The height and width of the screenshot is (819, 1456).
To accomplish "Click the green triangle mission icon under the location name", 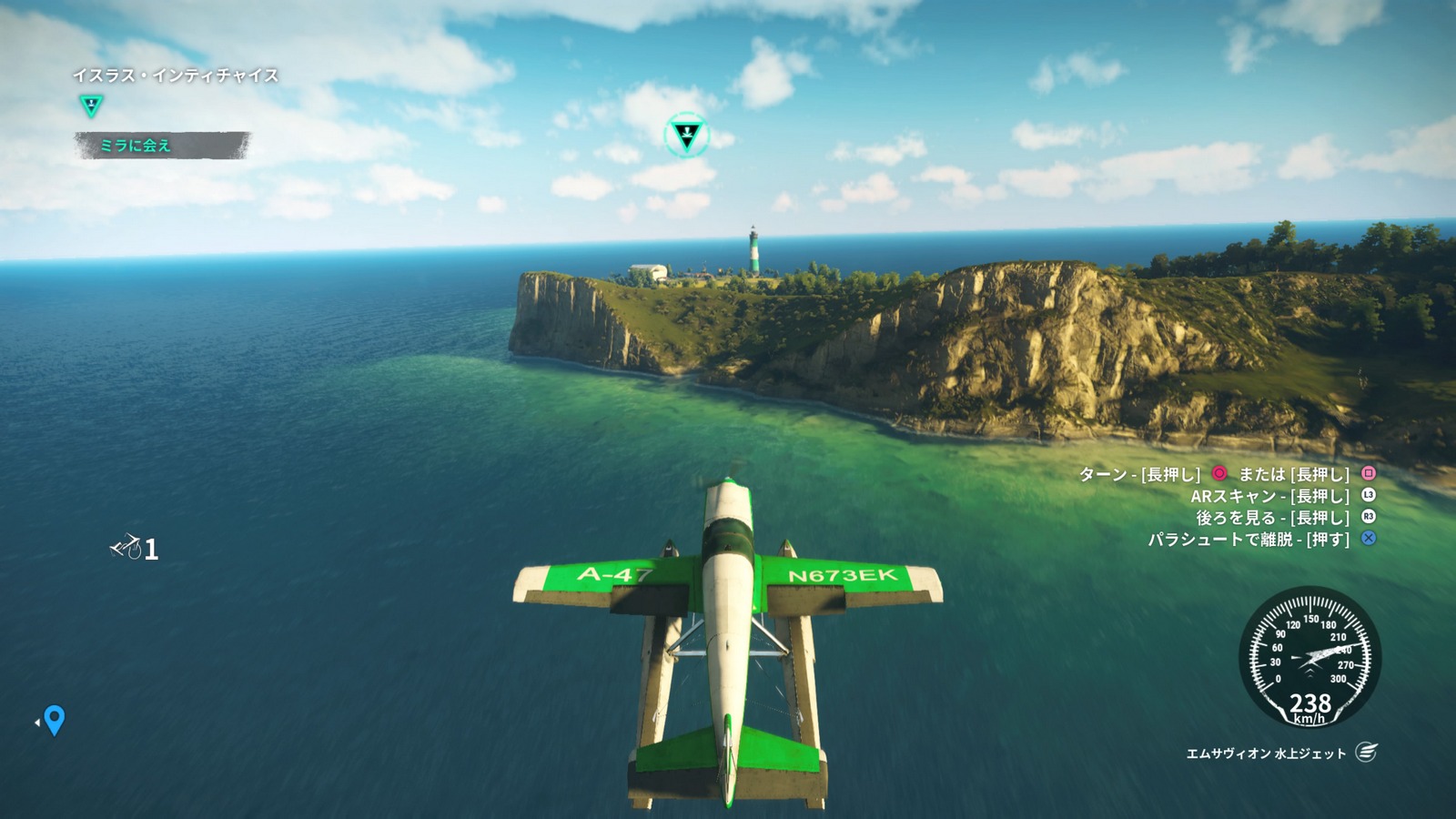I will coord(91,106).
